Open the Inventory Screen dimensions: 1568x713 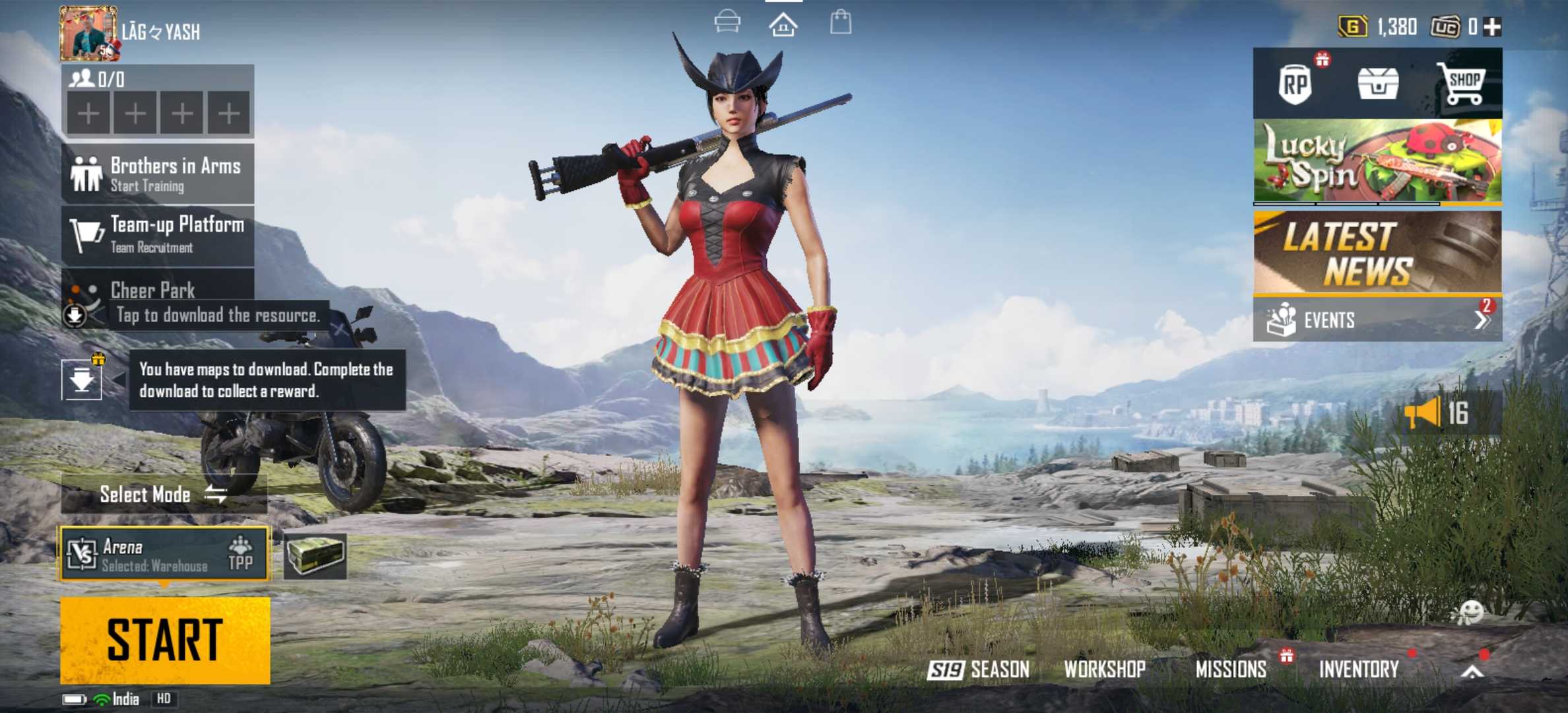pos(1359,669)
